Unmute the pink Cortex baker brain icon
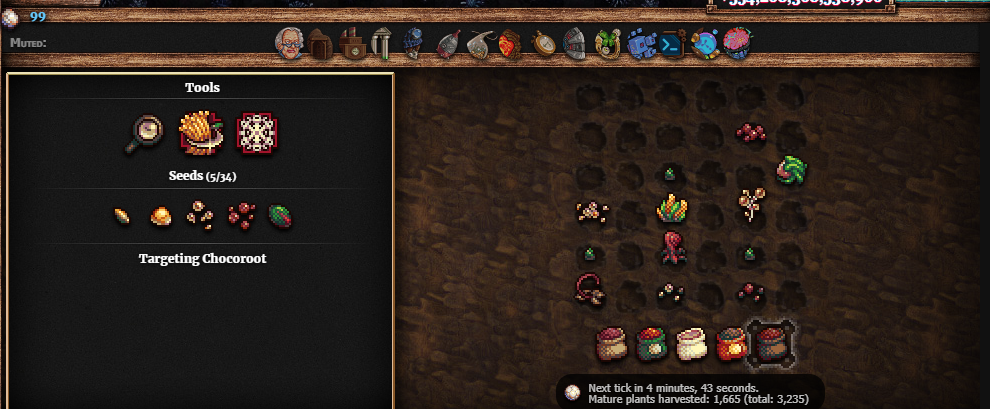This screenshot has width=990, height=409. coord(737,44)
